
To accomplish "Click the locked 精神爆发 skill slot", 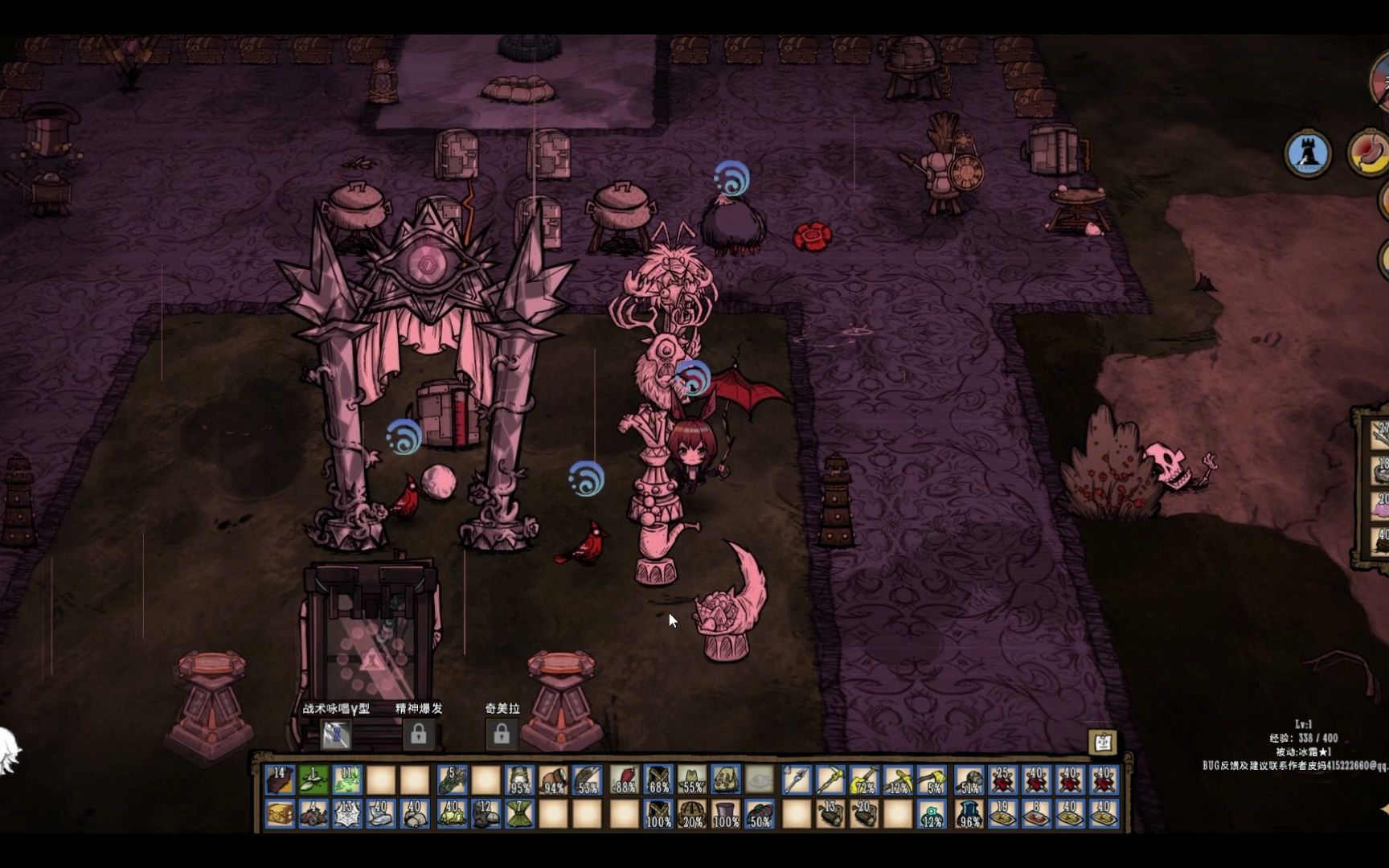I will coord(418,734).
